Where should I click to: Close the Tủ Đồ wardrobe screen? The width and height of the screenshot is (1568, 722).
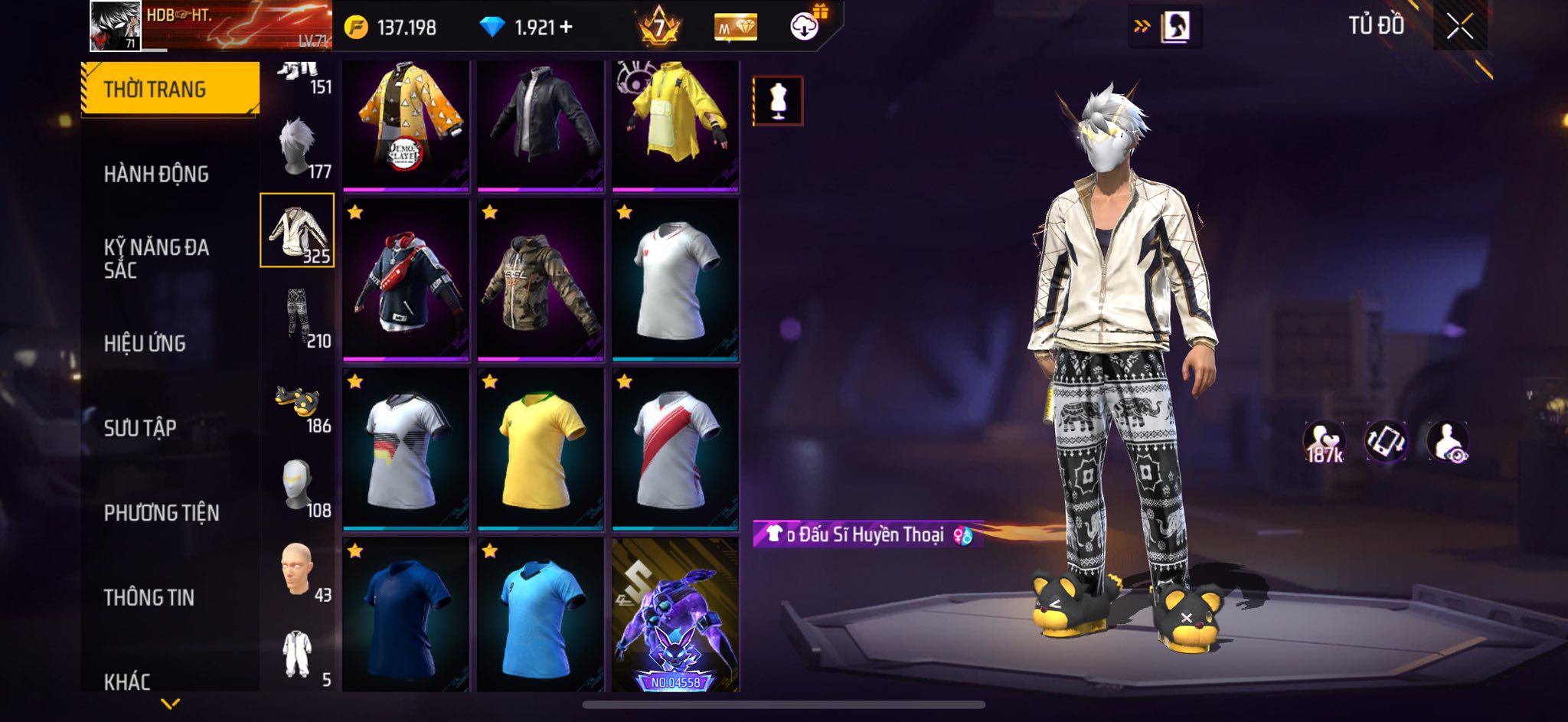(x=1459, y=27)
